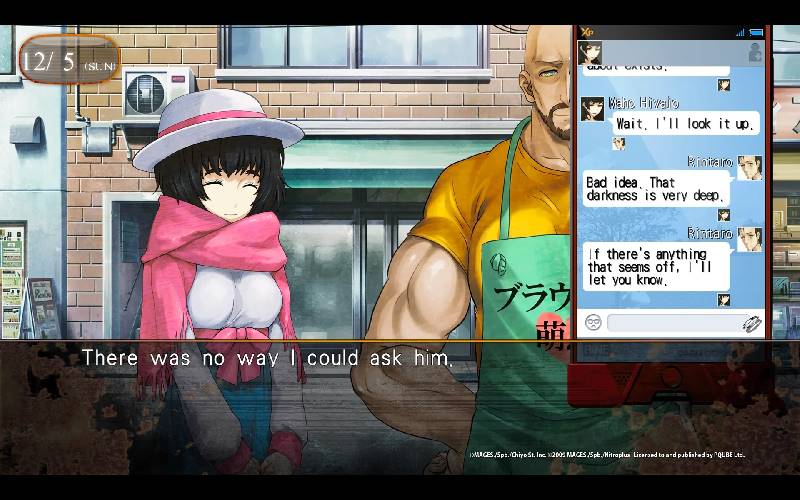Tap the paperclip attachment icon
This screenshot has height=500, width=800.
[751, 322]
